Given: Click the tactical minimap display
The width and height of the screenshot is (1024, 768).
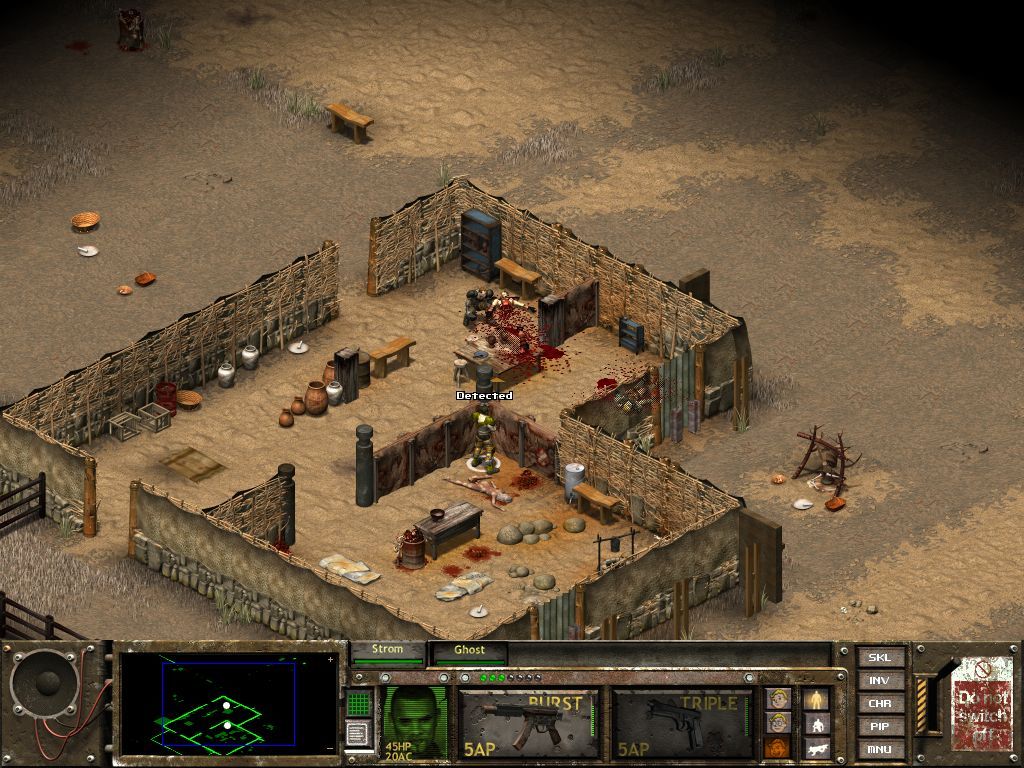Looking at the screenshot, I should coord(228,704).
